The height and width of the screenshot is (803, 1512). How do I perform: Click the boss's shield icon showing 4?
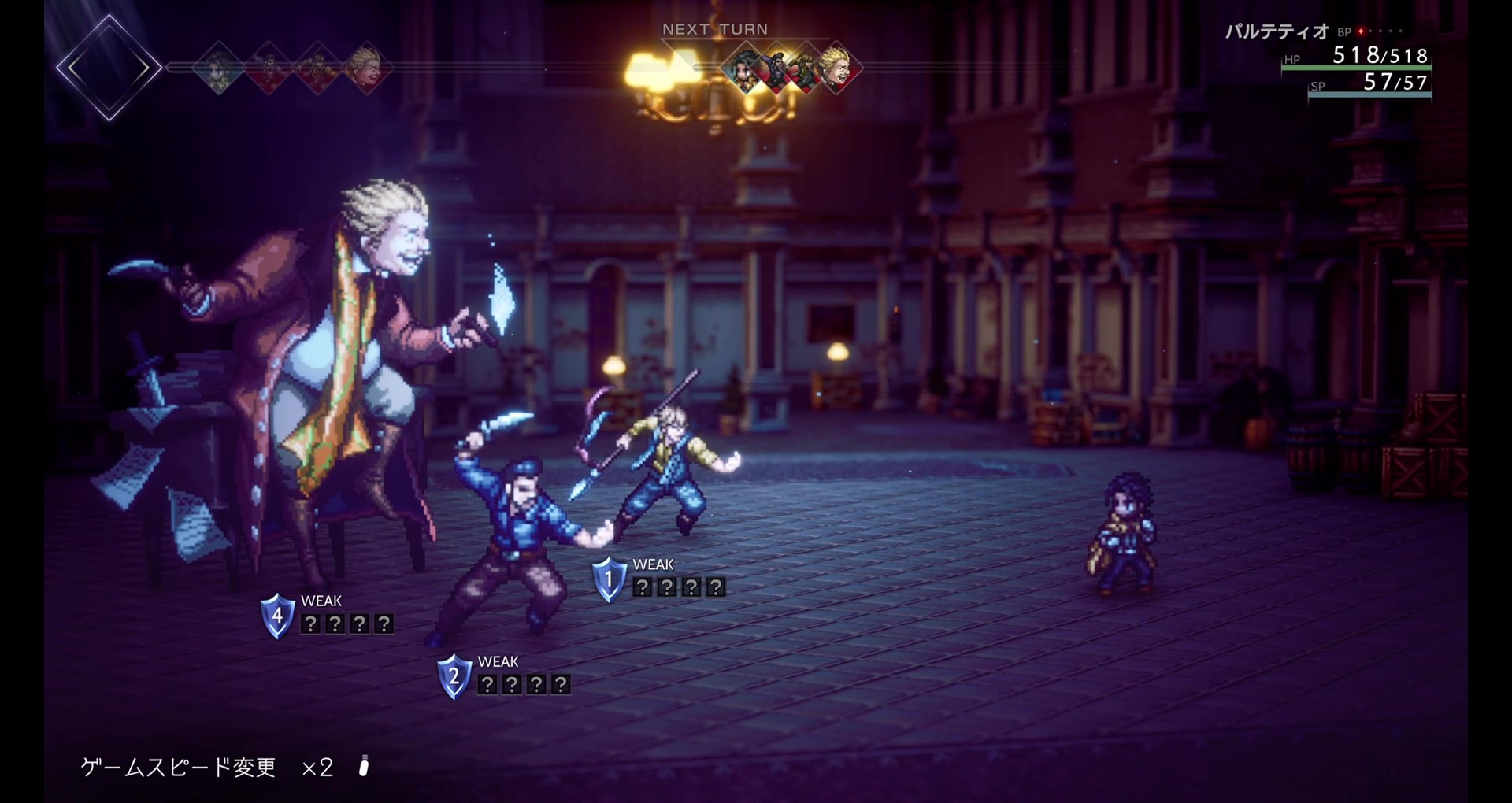[x=277, y=616]
